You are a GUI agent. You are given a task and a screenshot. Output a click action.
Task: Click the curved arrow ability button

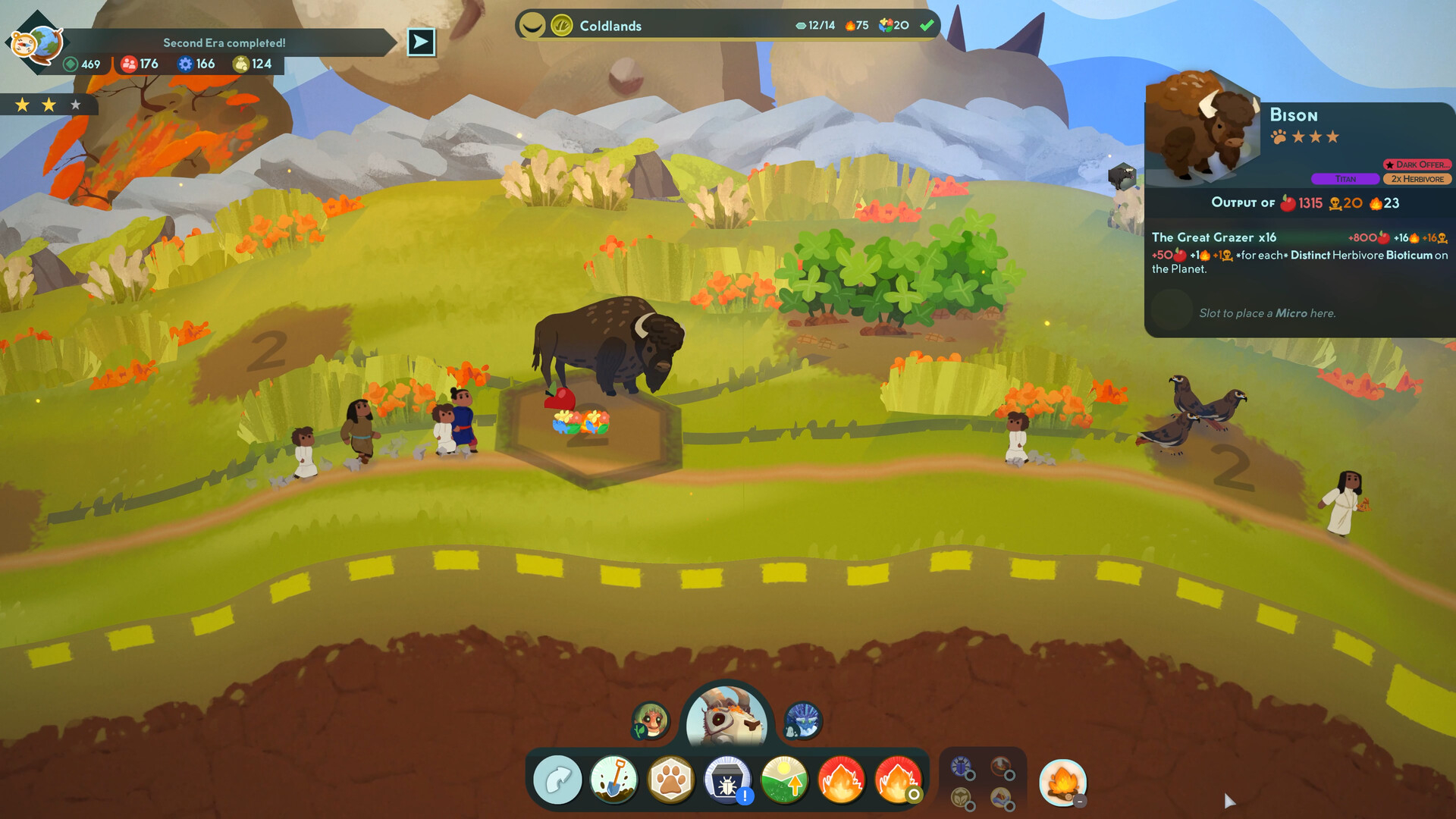(x=557, y=780)
